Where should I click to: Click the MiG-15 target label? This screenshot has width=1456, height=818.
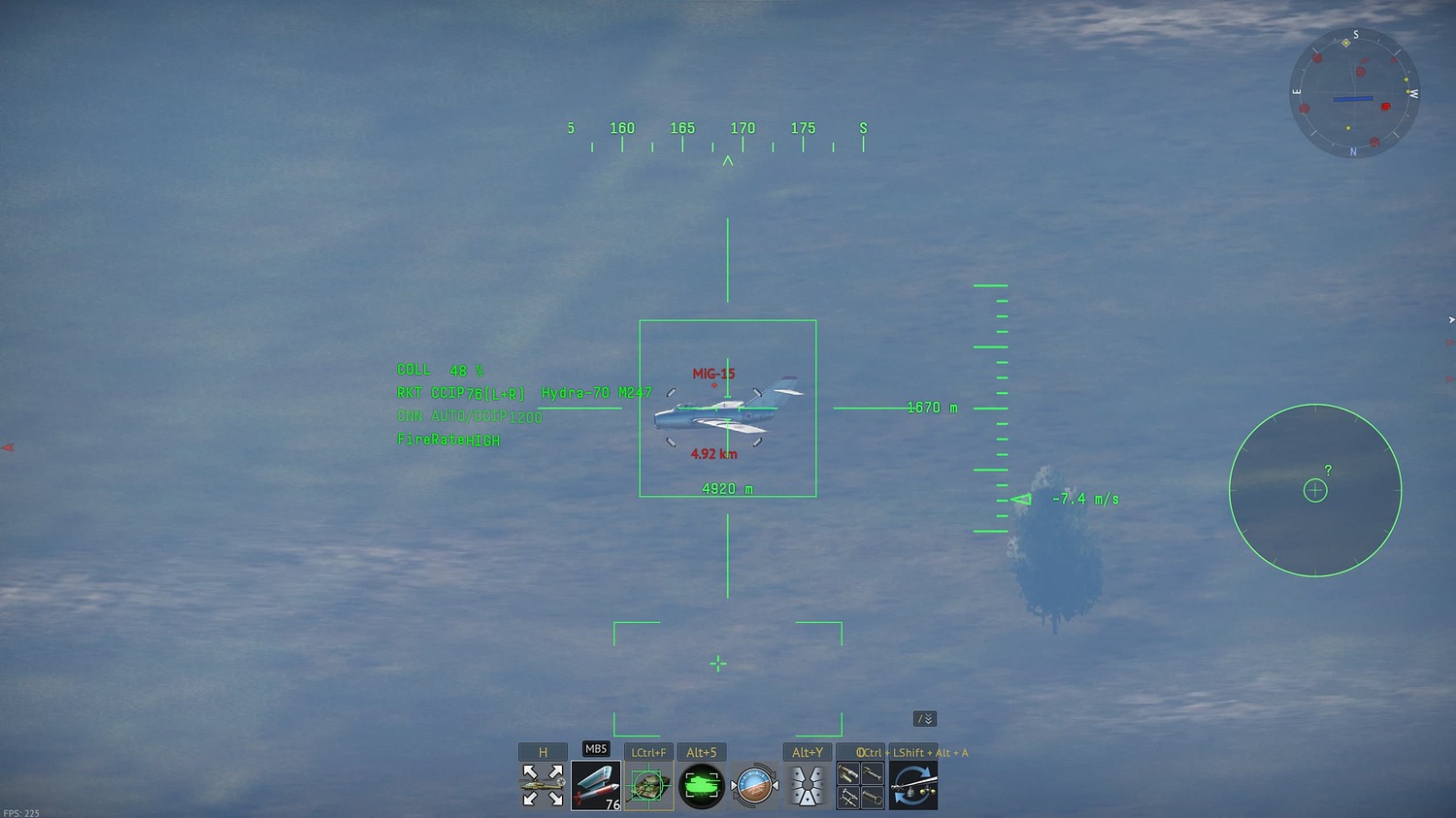pyautogui.click(x=714, y=374)
